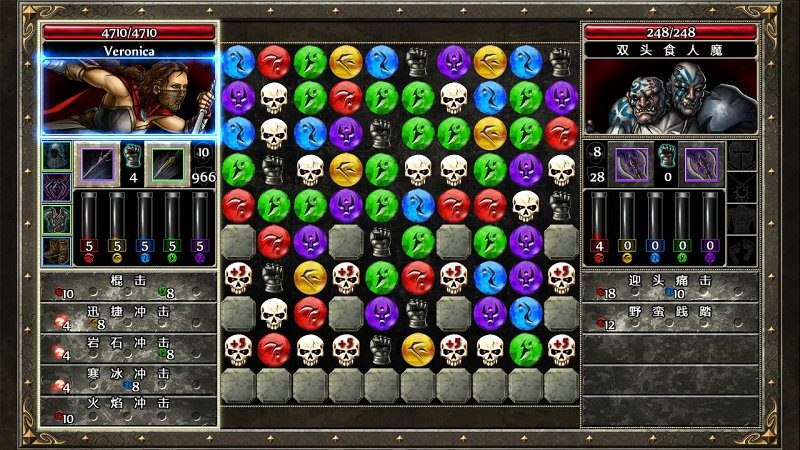Use the player's left-hand staff weapon
The width and height of the screenshot is (800, 450).
pos(97,163)
